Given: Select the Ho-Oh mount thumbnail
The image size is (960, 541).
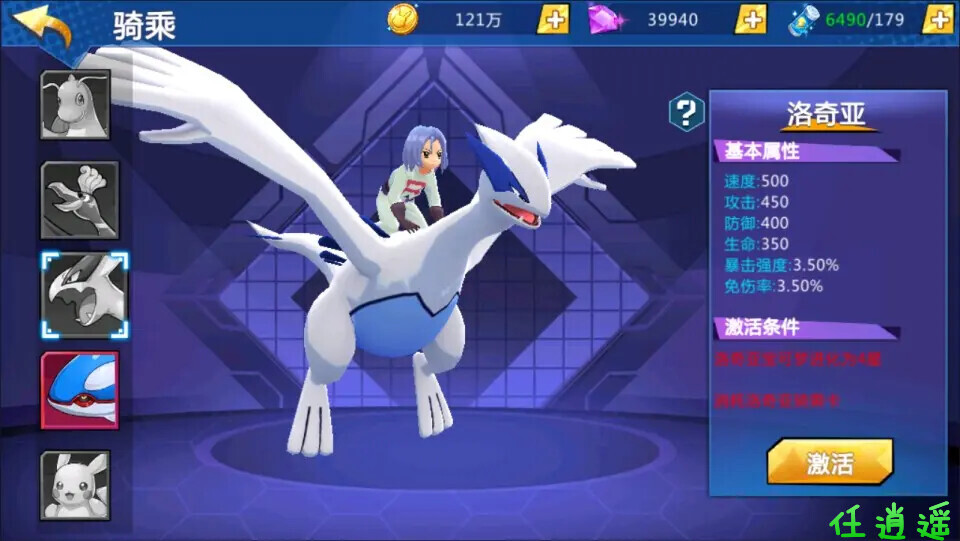Looking at the screenshot, I should [79, 200].
